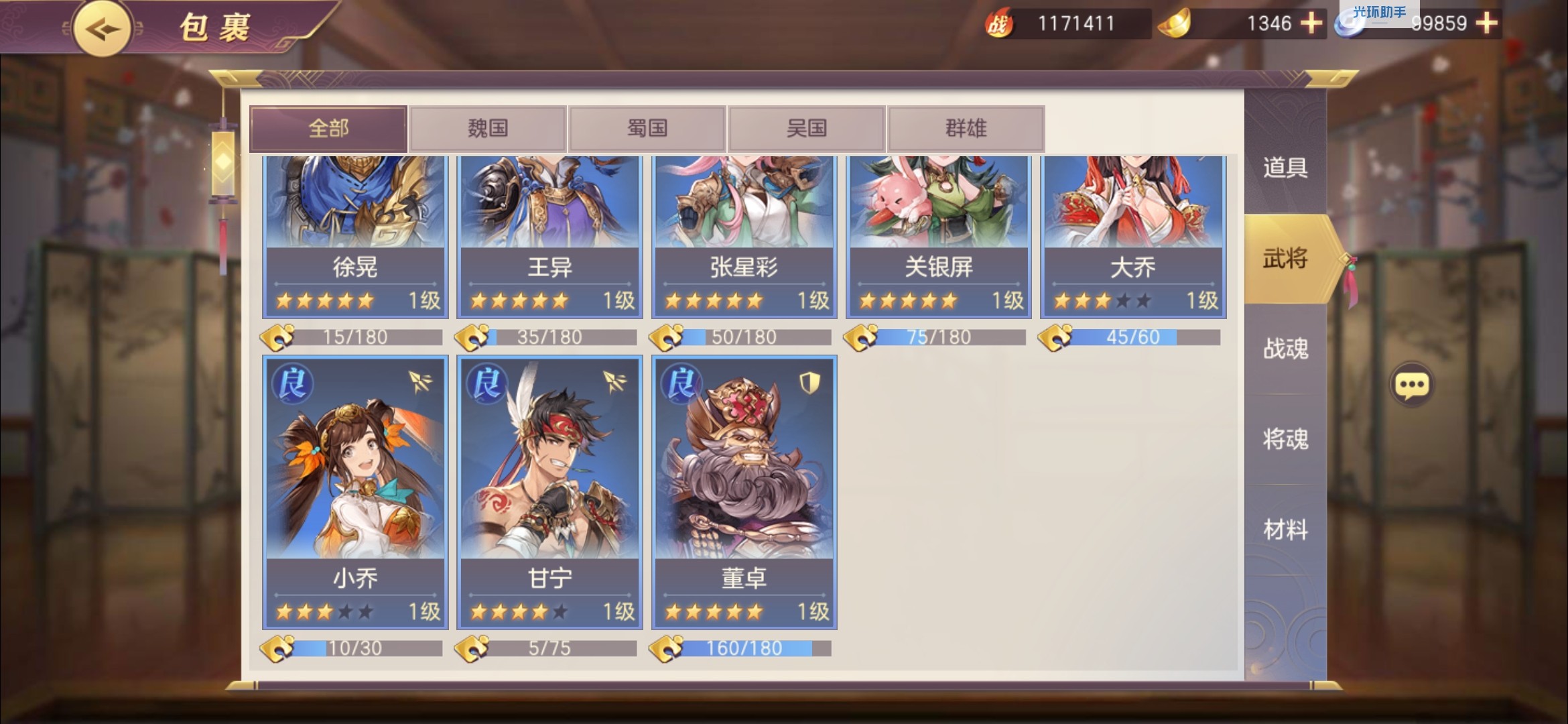Switch to the 全部 tab
The width and height of the screenshot is (1568, 724).
[x=328, y=128]
